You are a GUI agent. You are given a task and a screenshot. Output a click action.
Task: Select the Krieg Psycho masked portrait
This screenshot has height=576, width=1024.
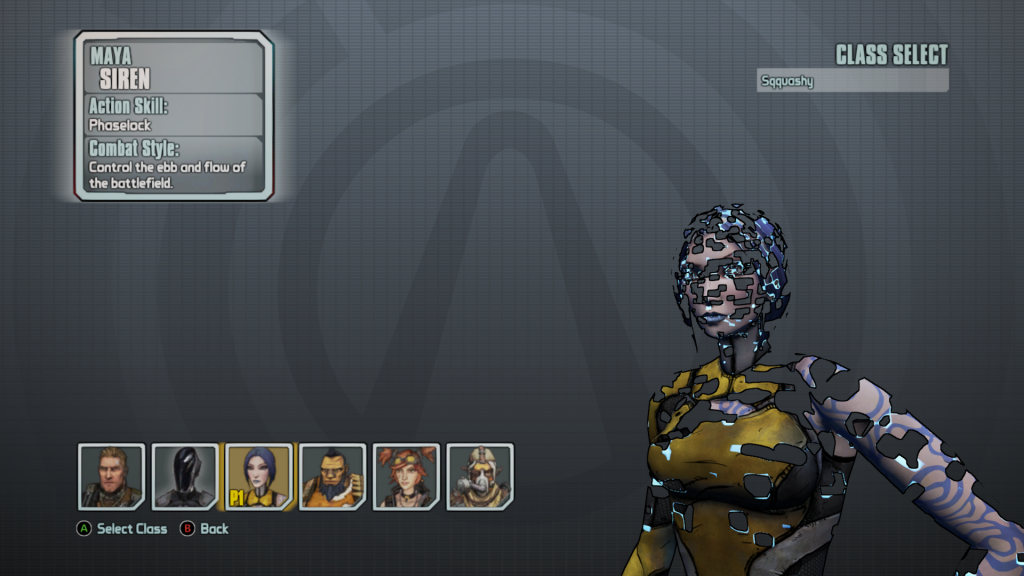480,476
